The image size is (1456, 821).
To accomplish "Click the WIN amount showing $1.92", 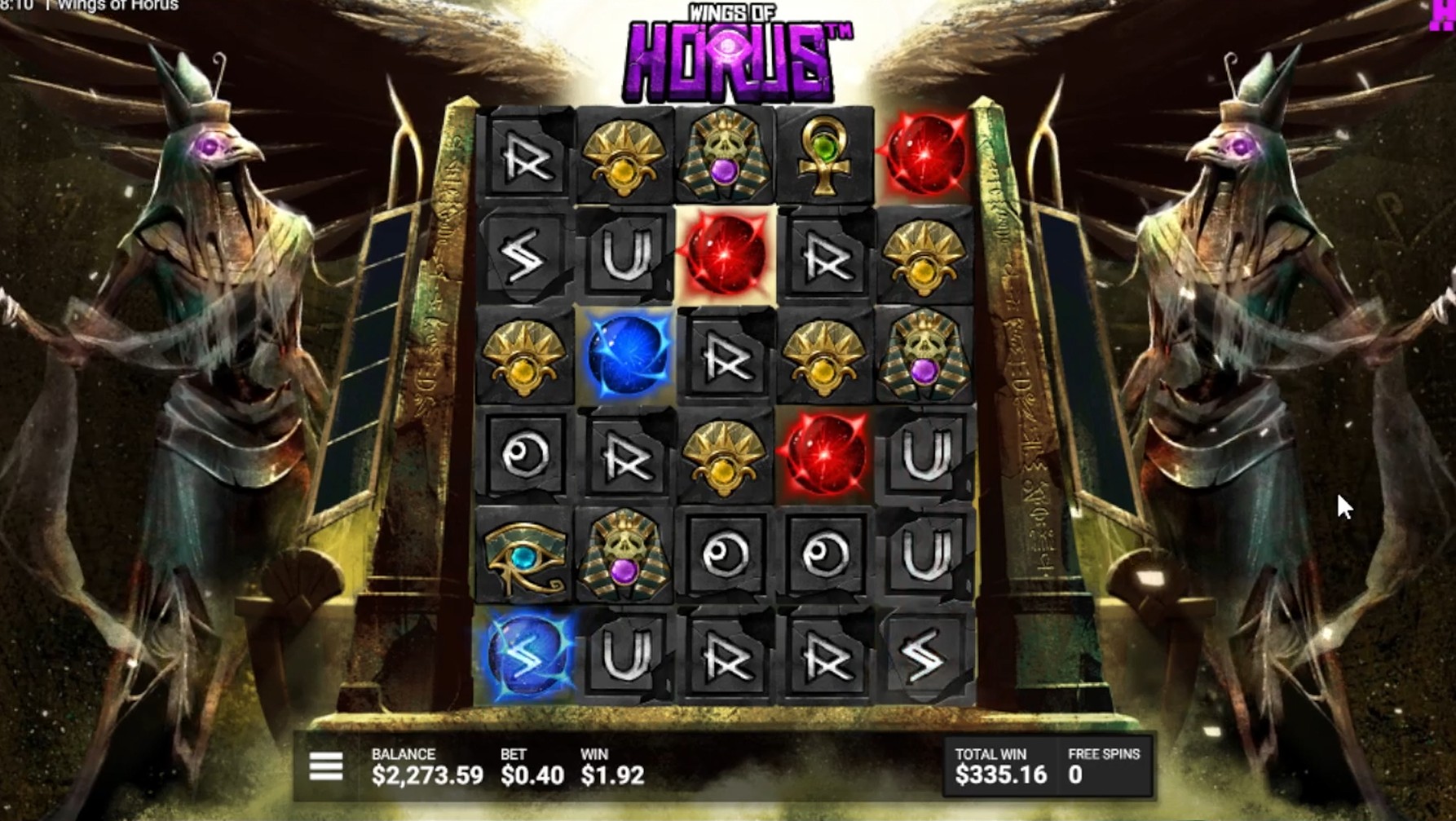I will point(611,767).
